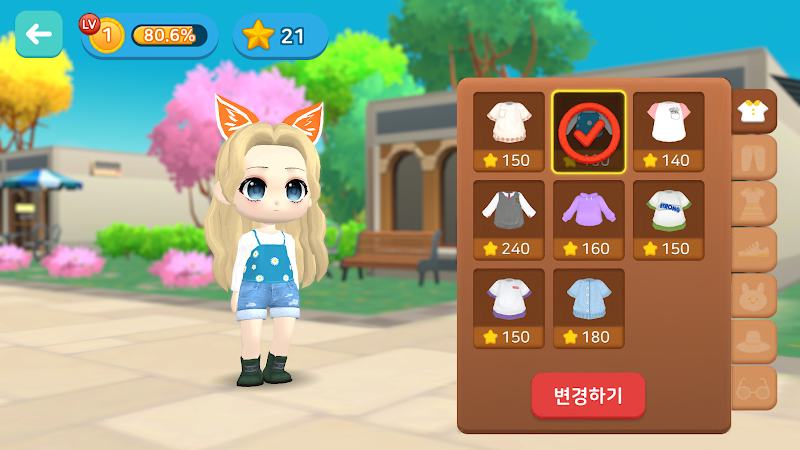
Task: Choose the purple hoodie for 160
Action: point(589,220)
